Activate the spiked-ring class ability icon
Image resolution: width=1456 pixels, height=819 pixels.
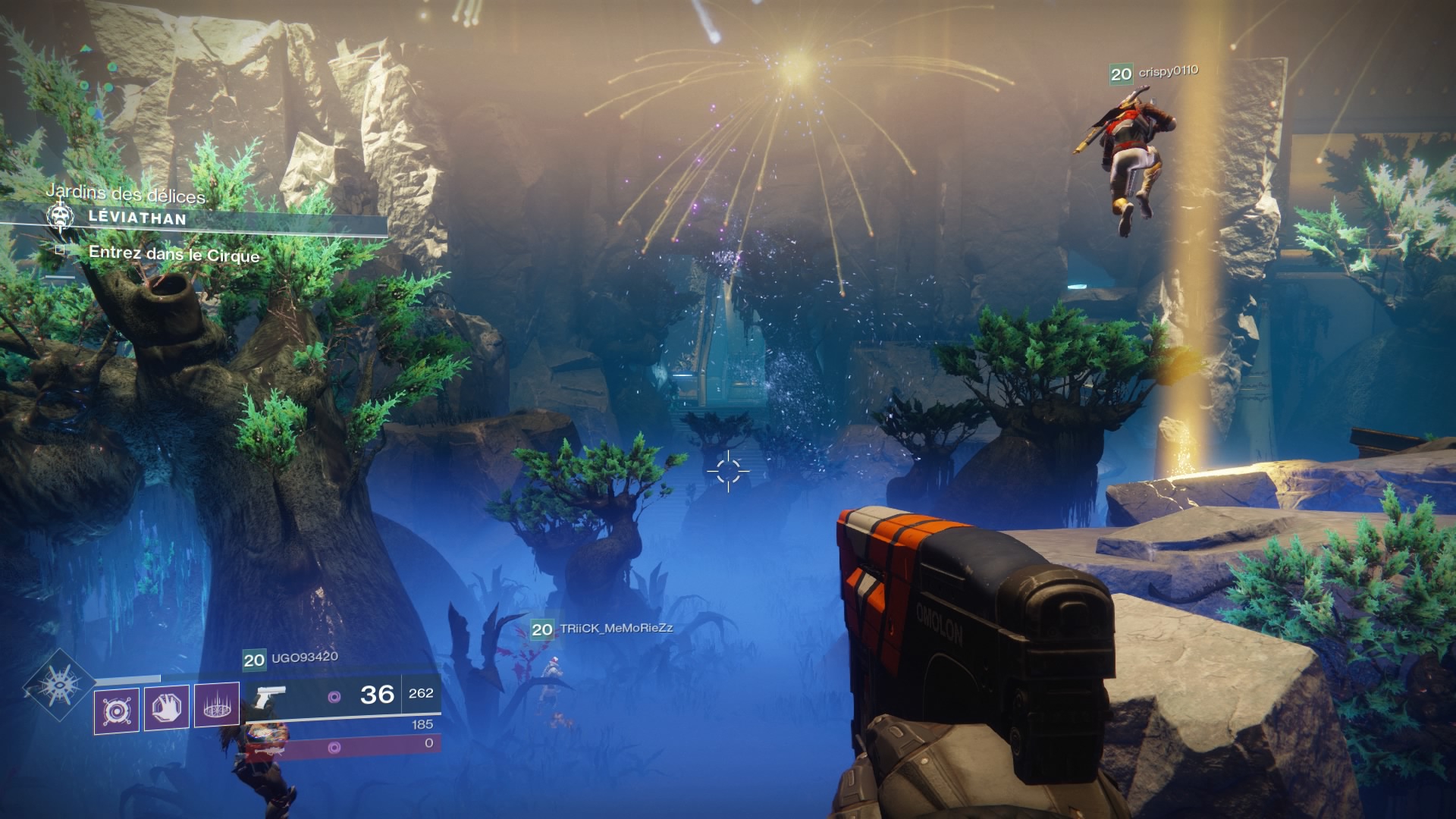coord(217,705)
